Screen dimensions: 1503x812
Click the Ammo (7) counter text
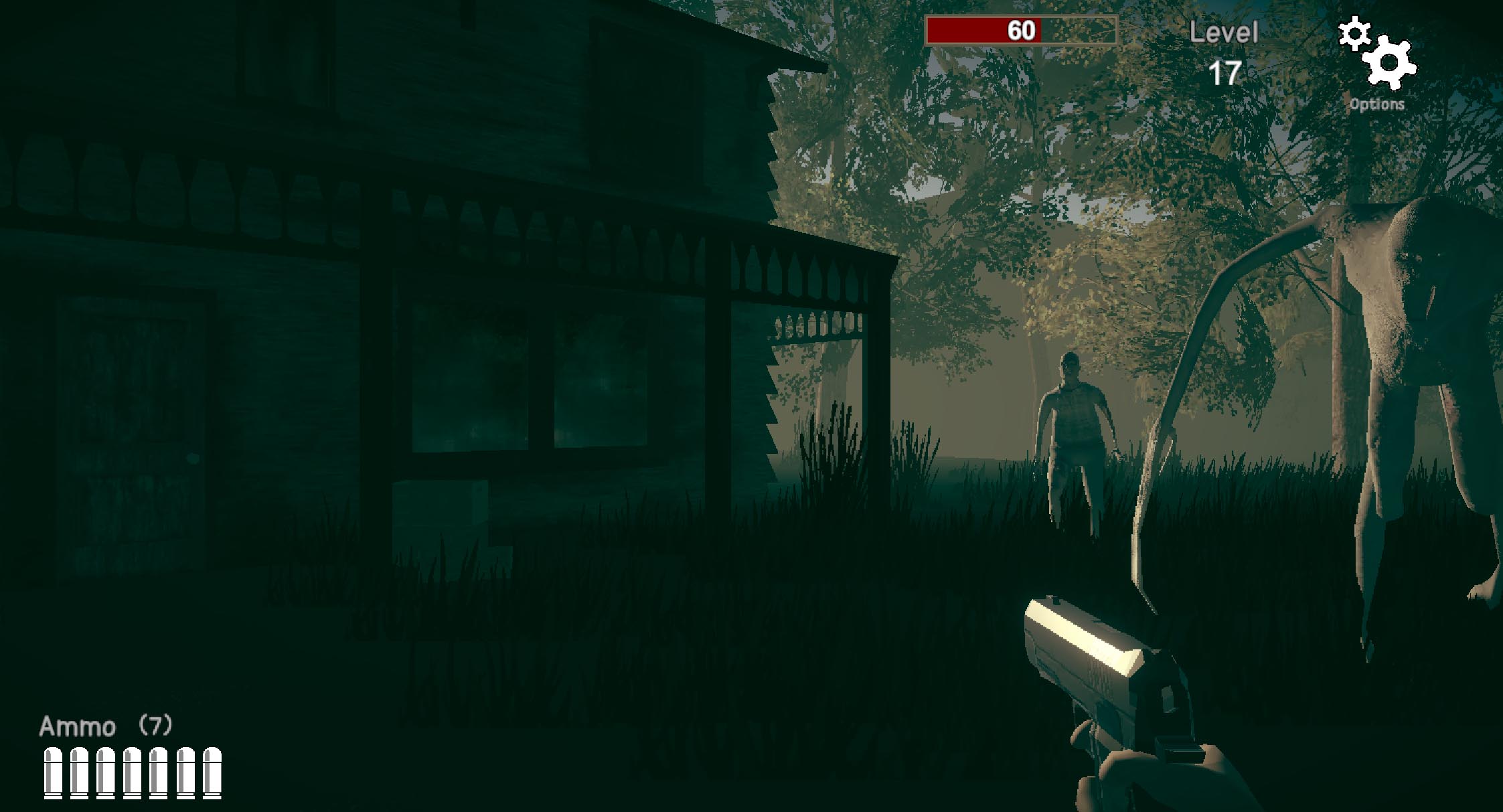click(x=107, y=724)
